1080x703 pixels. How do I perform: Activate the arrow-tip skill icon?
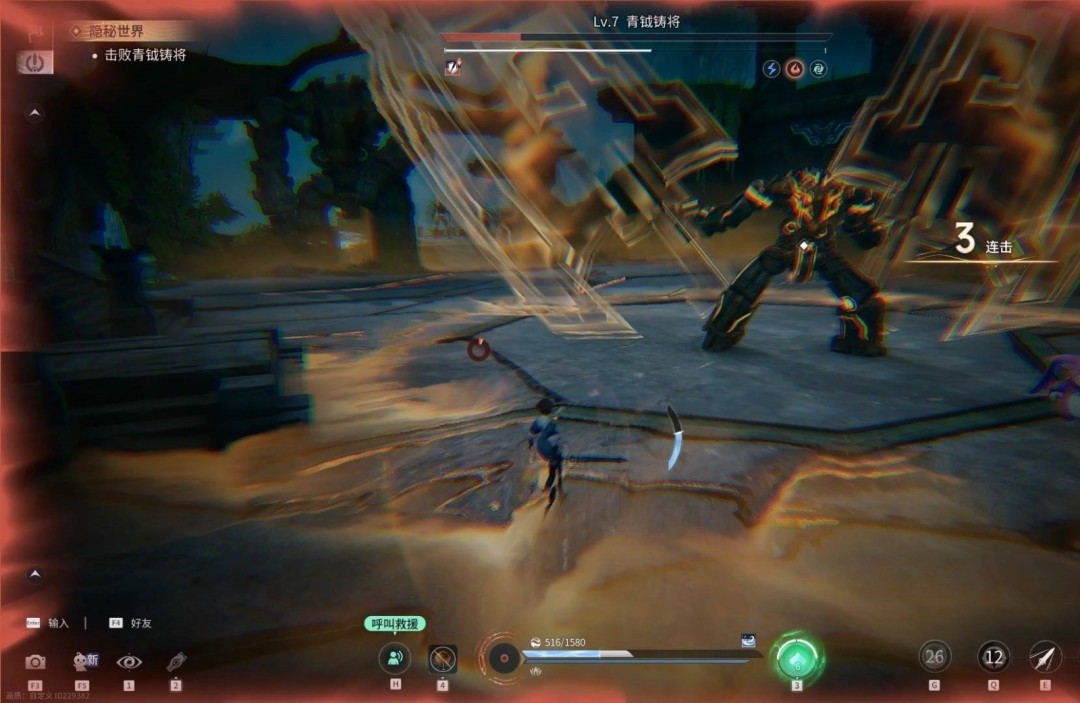point(1045,657)
